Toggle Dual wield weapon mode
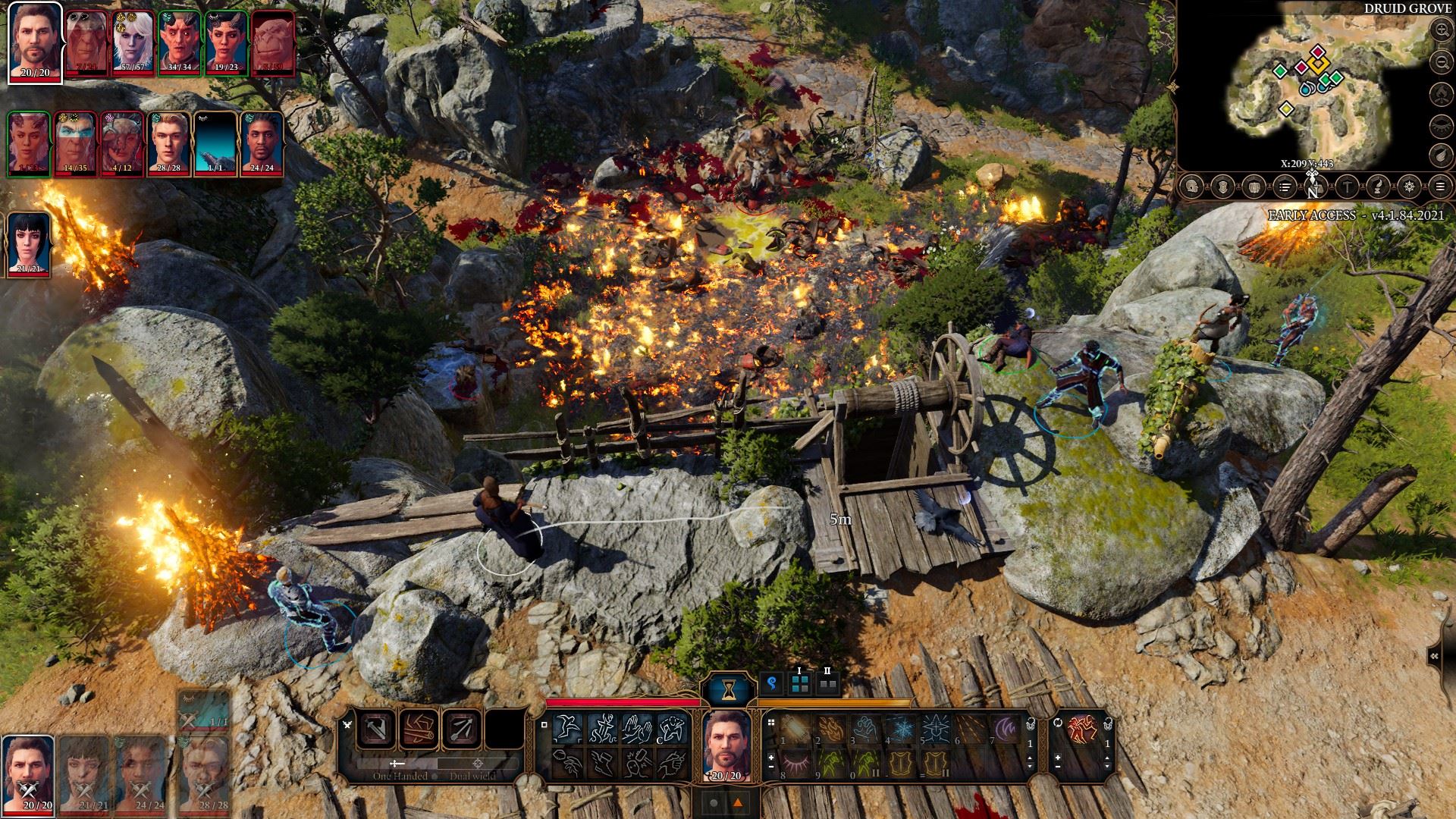 (472, 776)
